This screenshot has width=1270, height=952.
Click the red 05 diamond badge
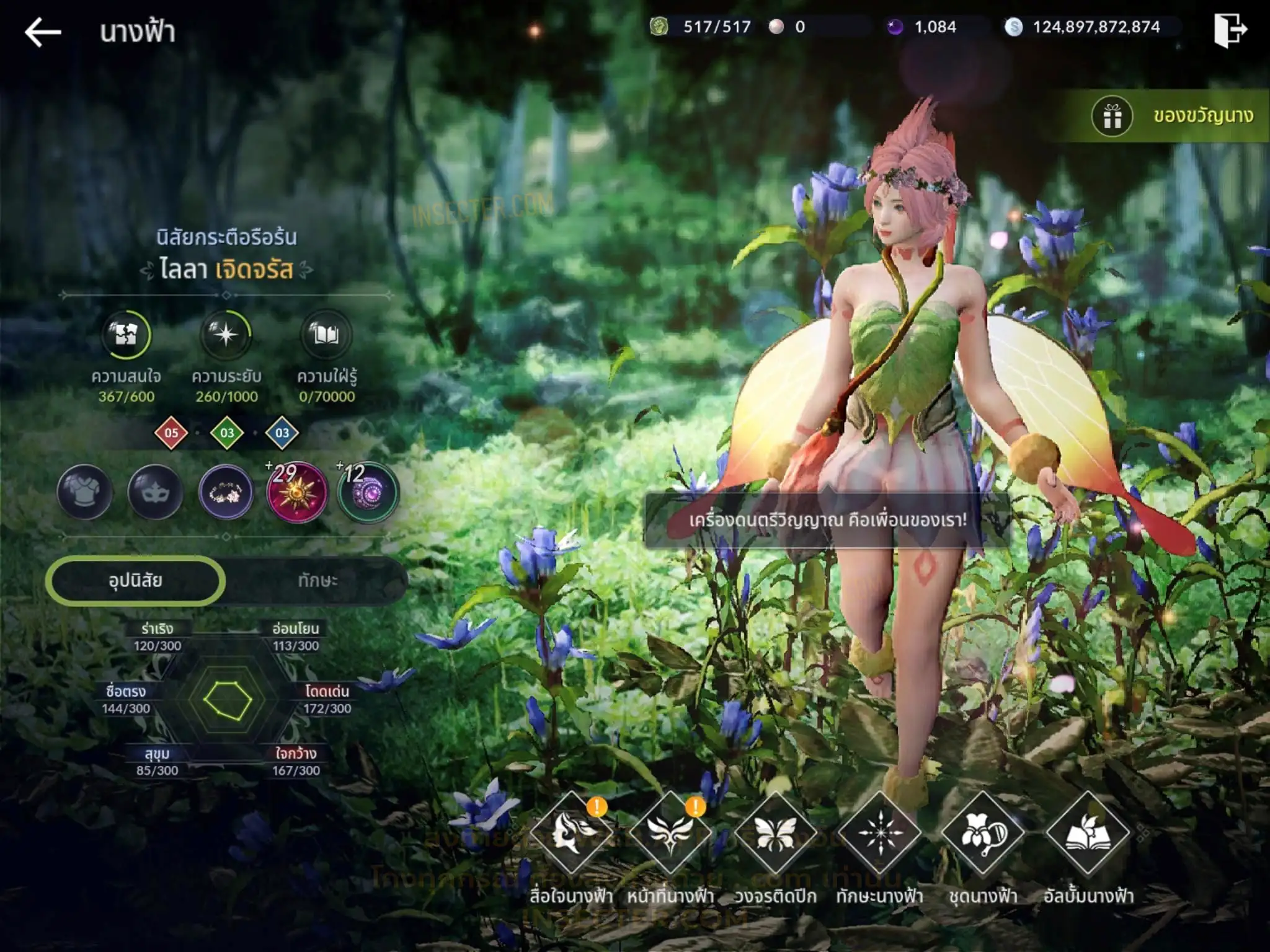171,433
